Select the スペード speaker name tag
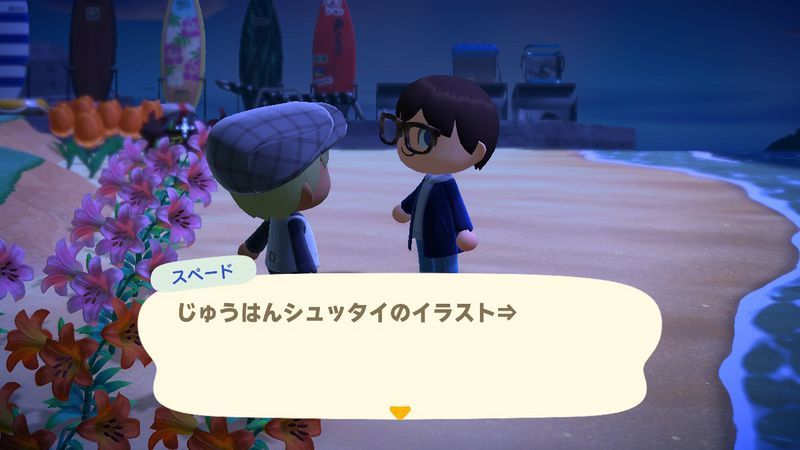The image size is (800, 450). click(x=203, y=269)
